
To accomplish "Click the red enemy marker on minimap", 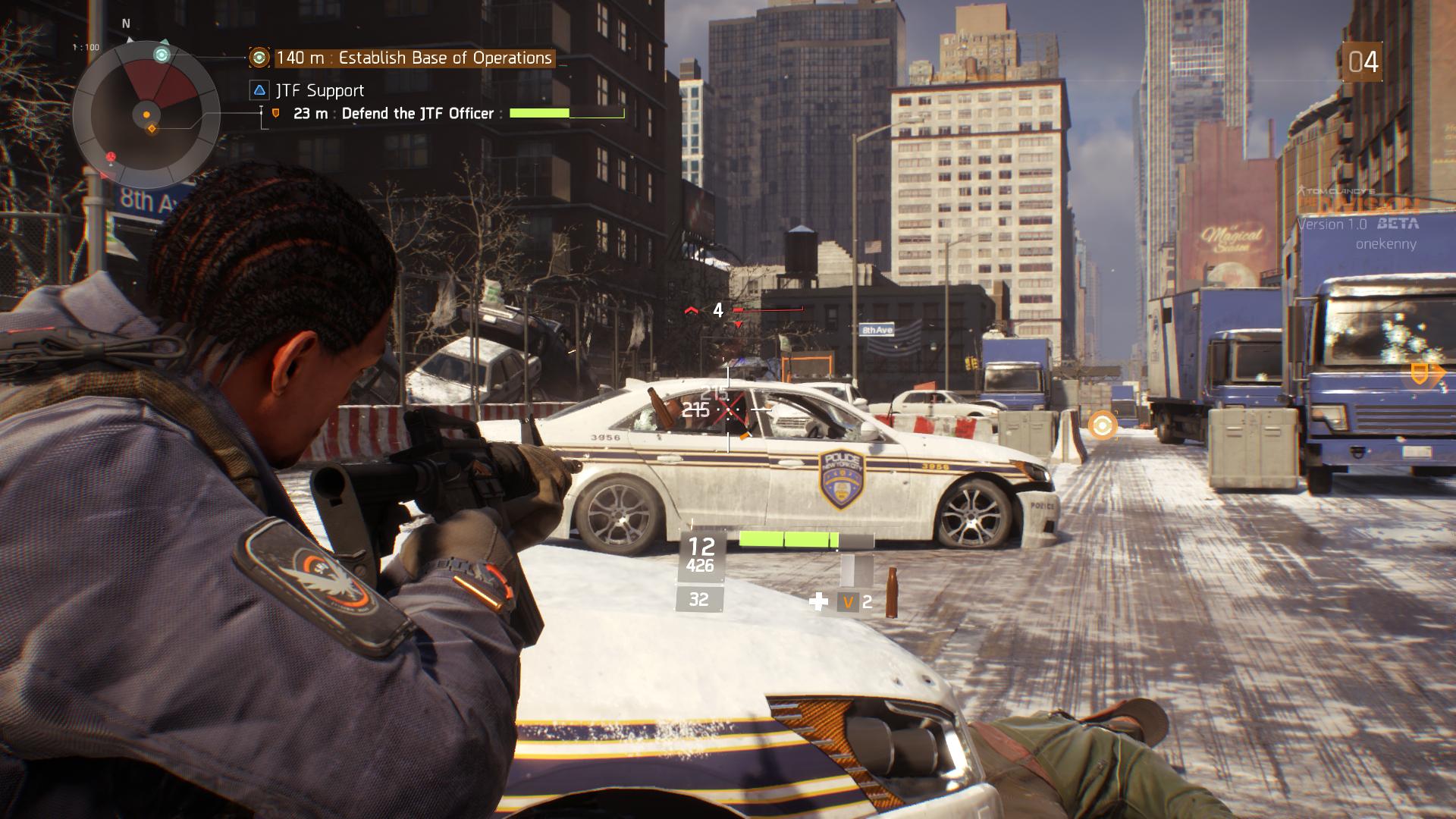I will pyautogui.click(x=111, y=157).
